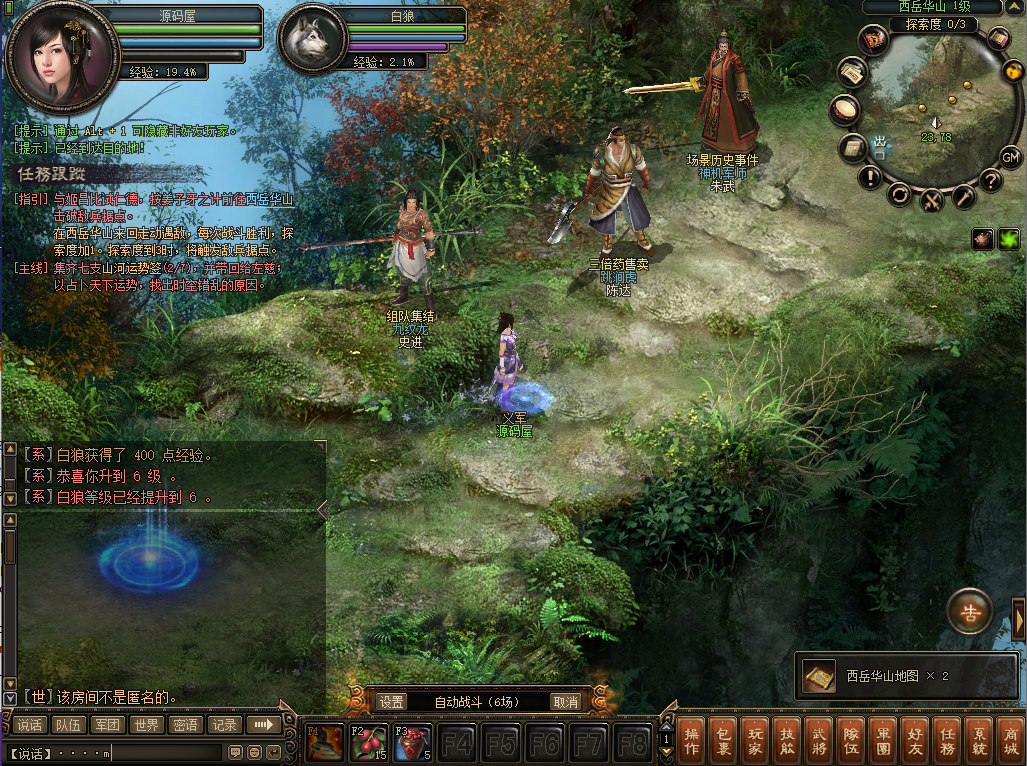Use the red mask item in F3 slot
1027x766 pixels.
pyautogui.click(x=412, y=743)
